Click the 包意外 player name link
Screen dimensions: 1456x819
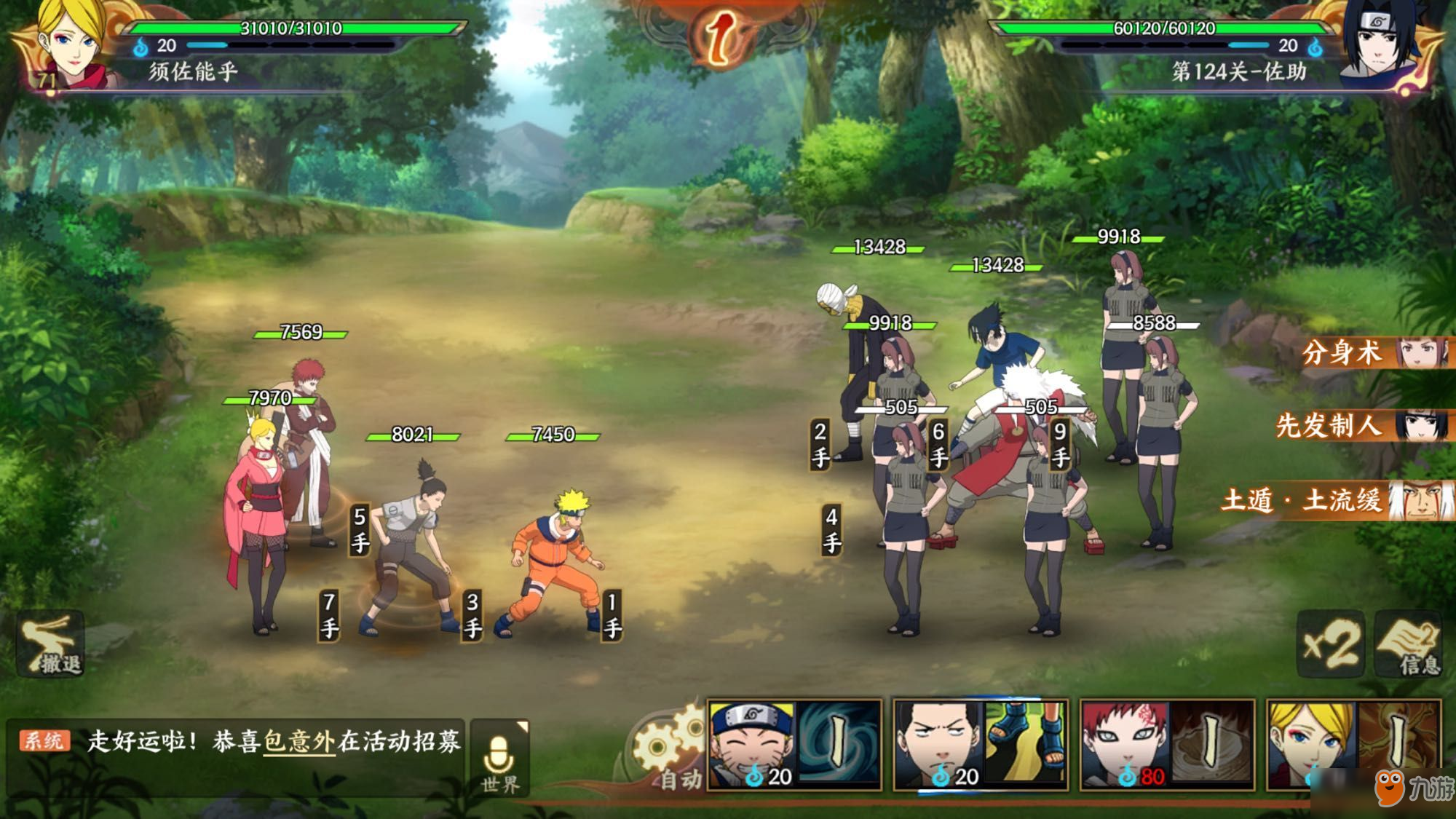[x=298, y=741]
